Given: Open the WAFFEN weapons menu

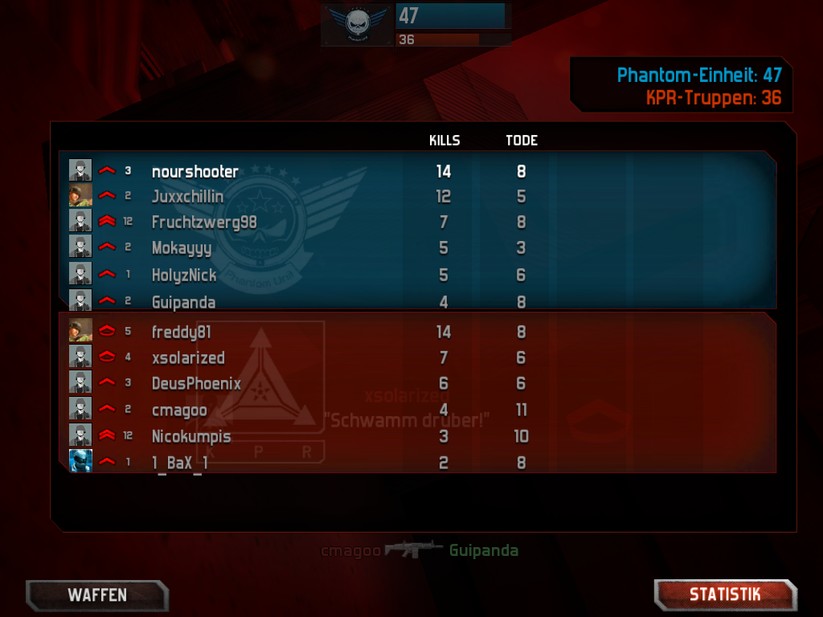Looking at the screenshot, I should coord(97,595).
